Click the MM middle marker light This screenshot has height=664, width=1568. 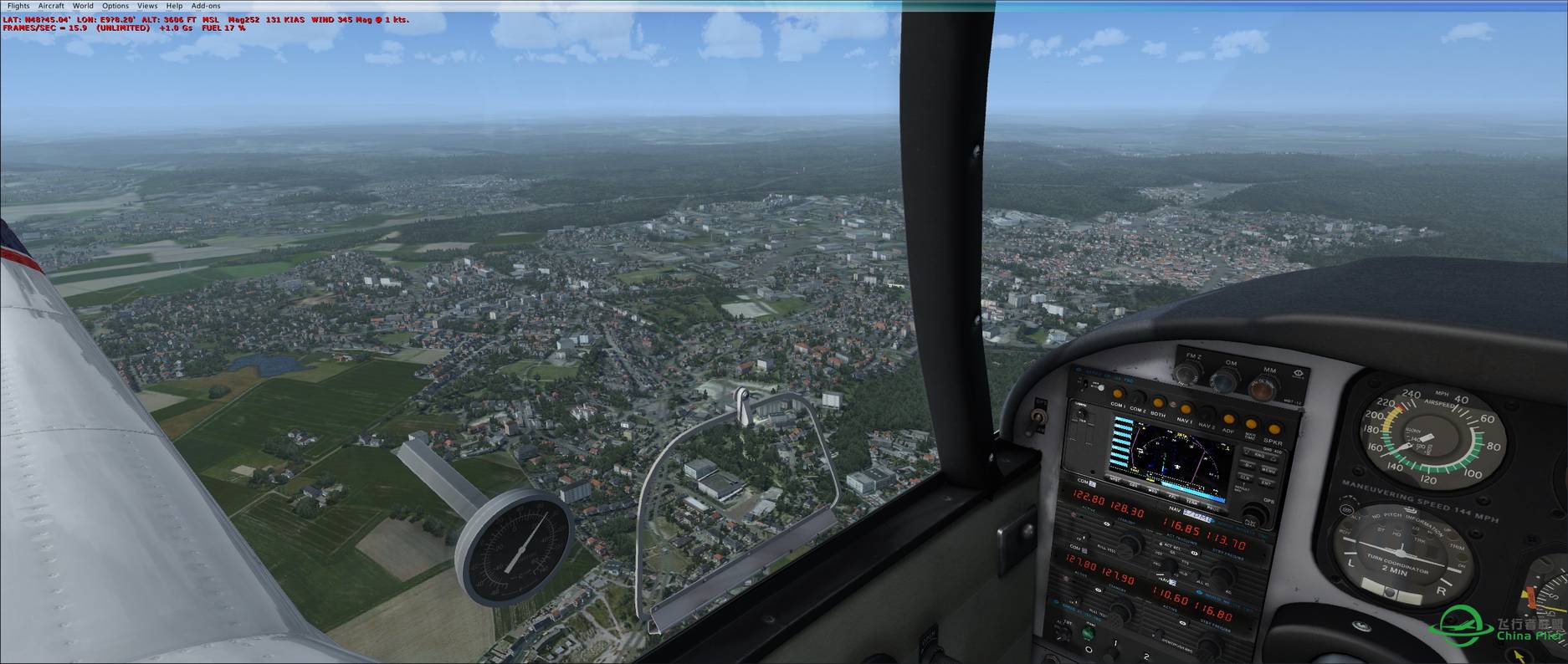1262,386
